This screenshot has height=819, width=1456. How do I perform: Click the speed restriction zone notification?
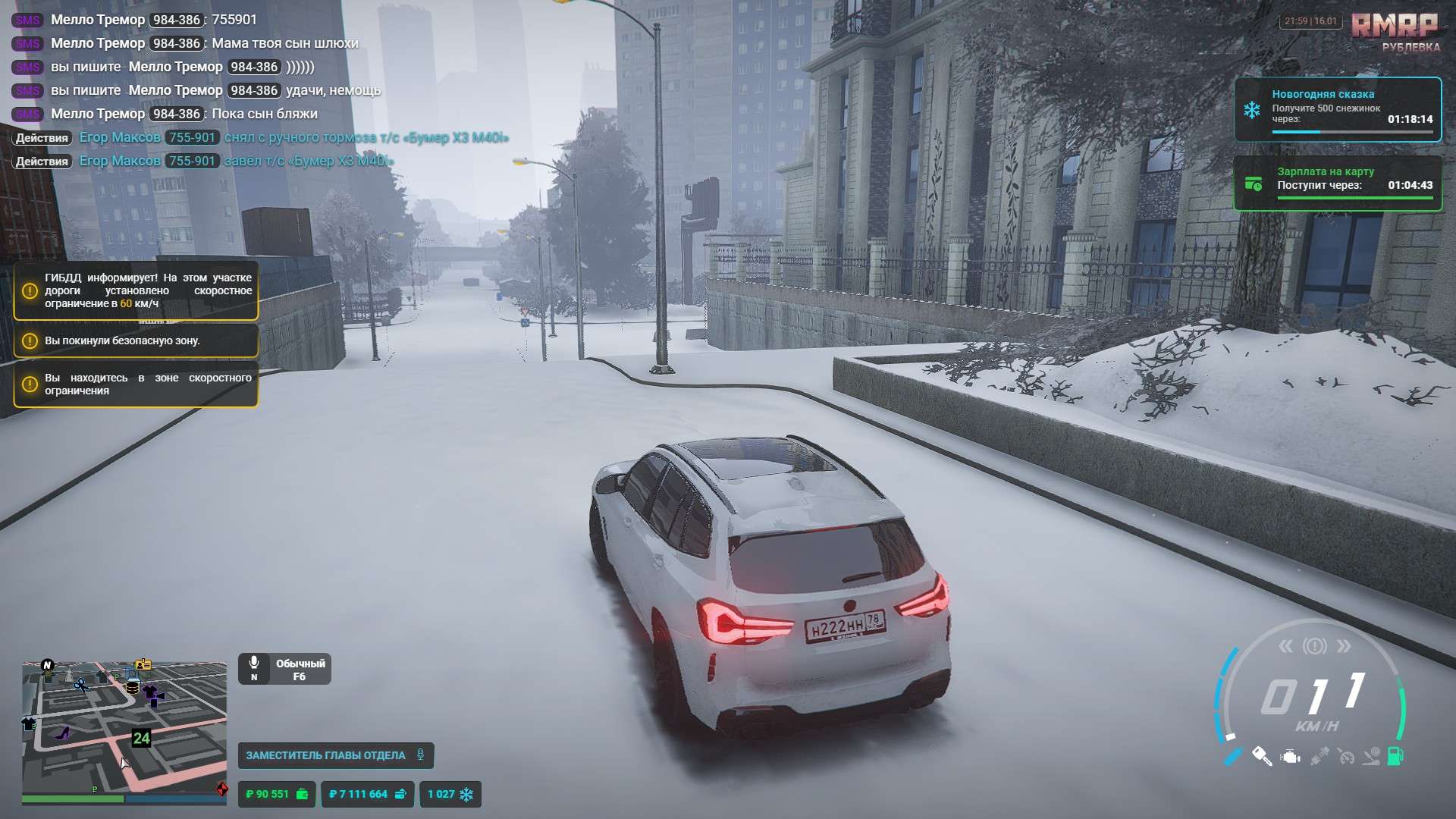tap(136, 384)
